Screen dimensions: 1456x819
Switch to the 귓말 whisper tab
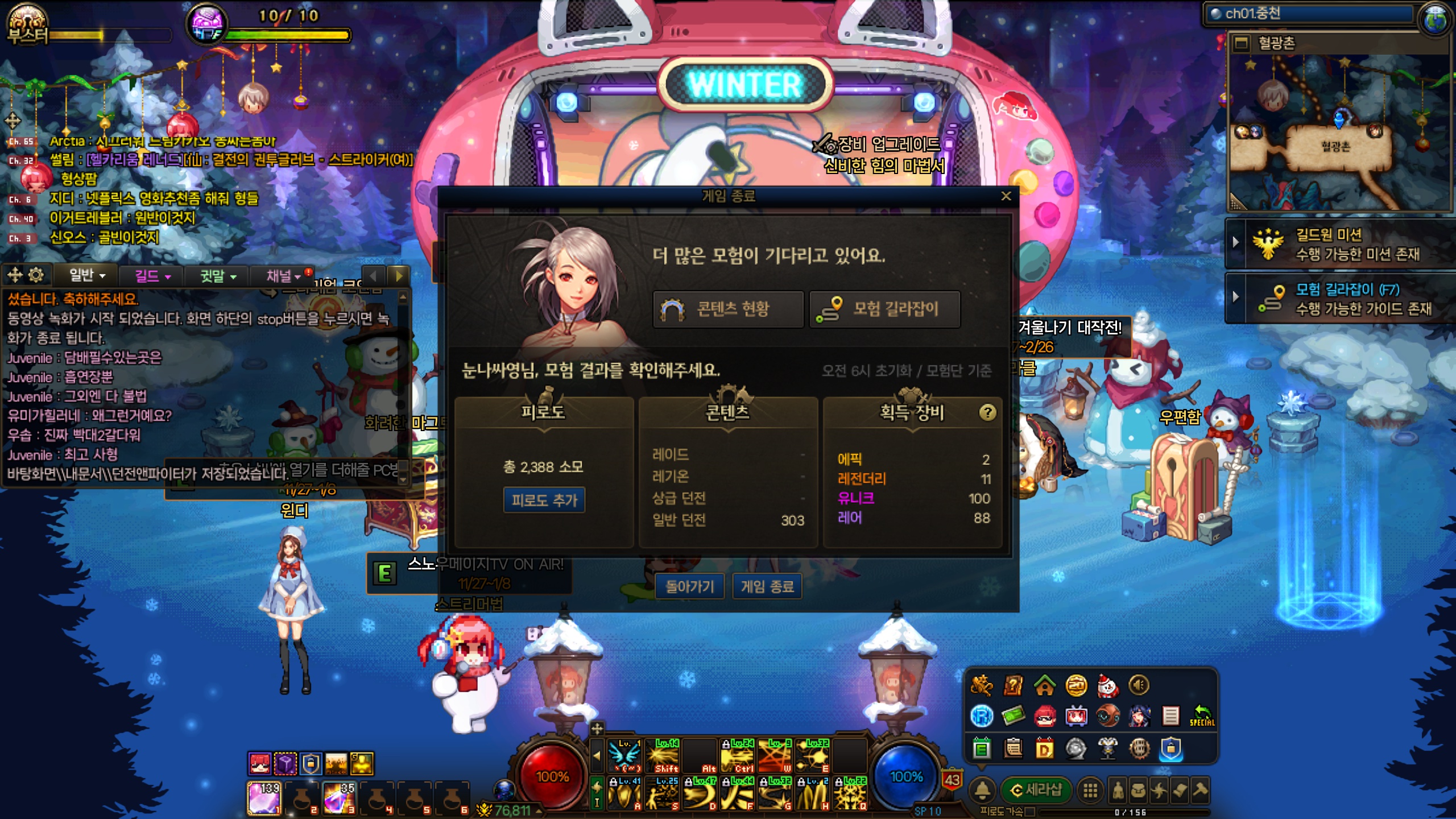(217, 276)
